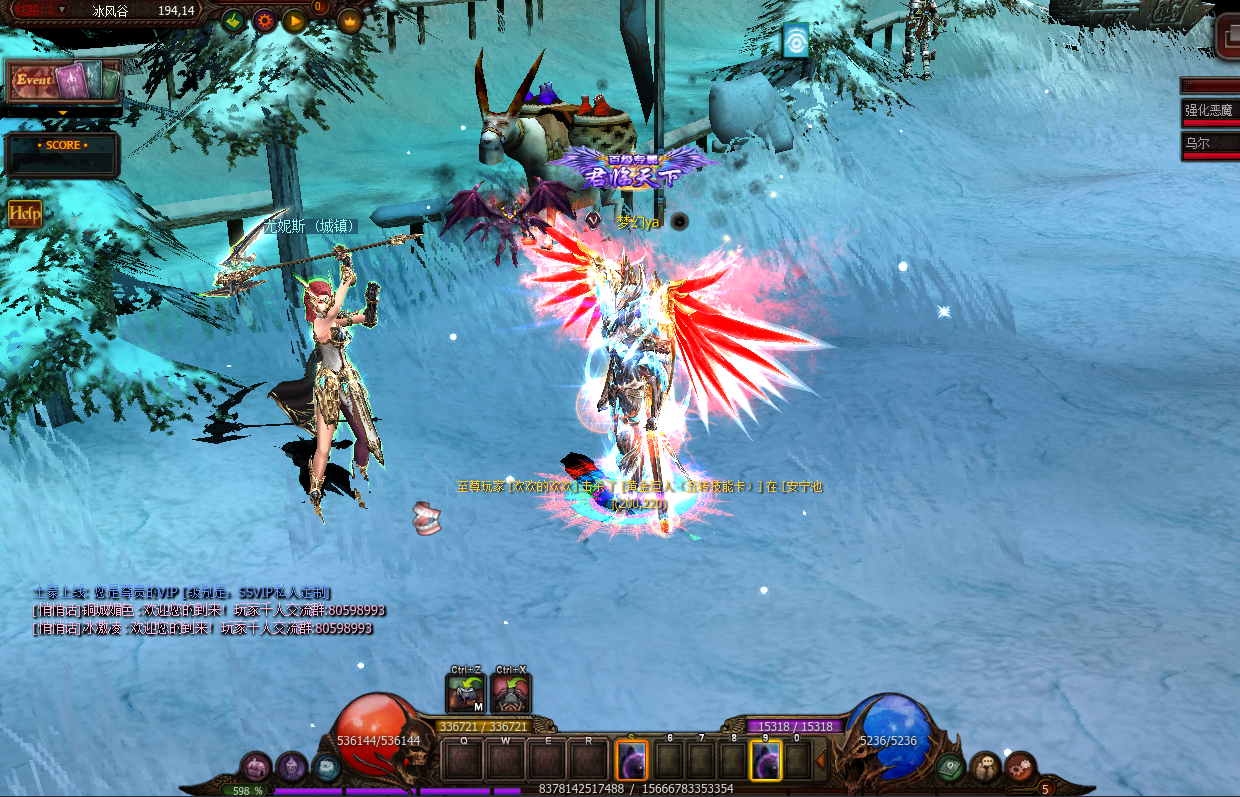Select the 乌尔 party member row
Viewport: 1240px width, 797px height.
[x=1210, y=143]
